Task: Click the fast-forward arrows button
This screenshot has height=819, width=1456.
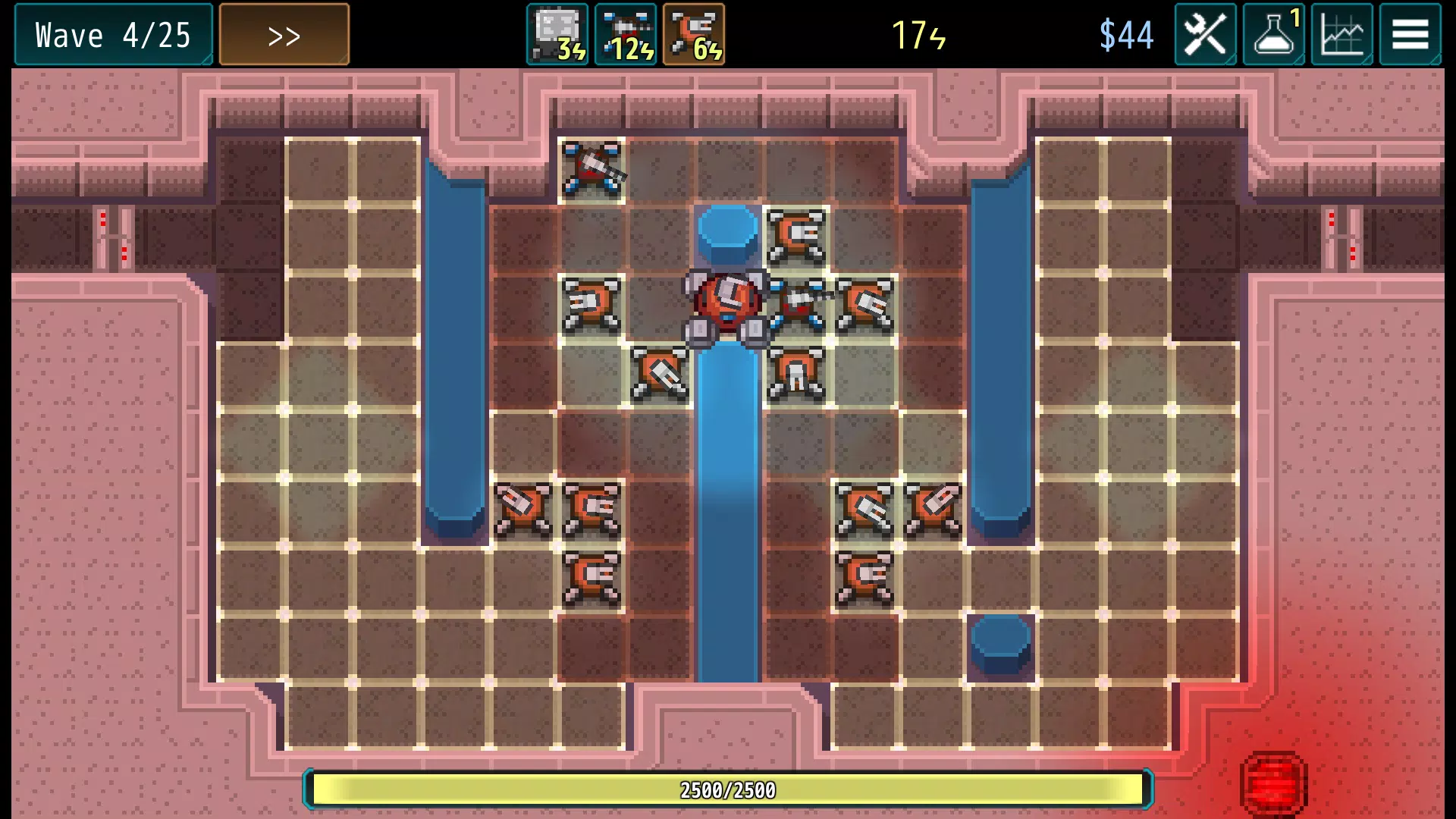Action: [284, 35]
